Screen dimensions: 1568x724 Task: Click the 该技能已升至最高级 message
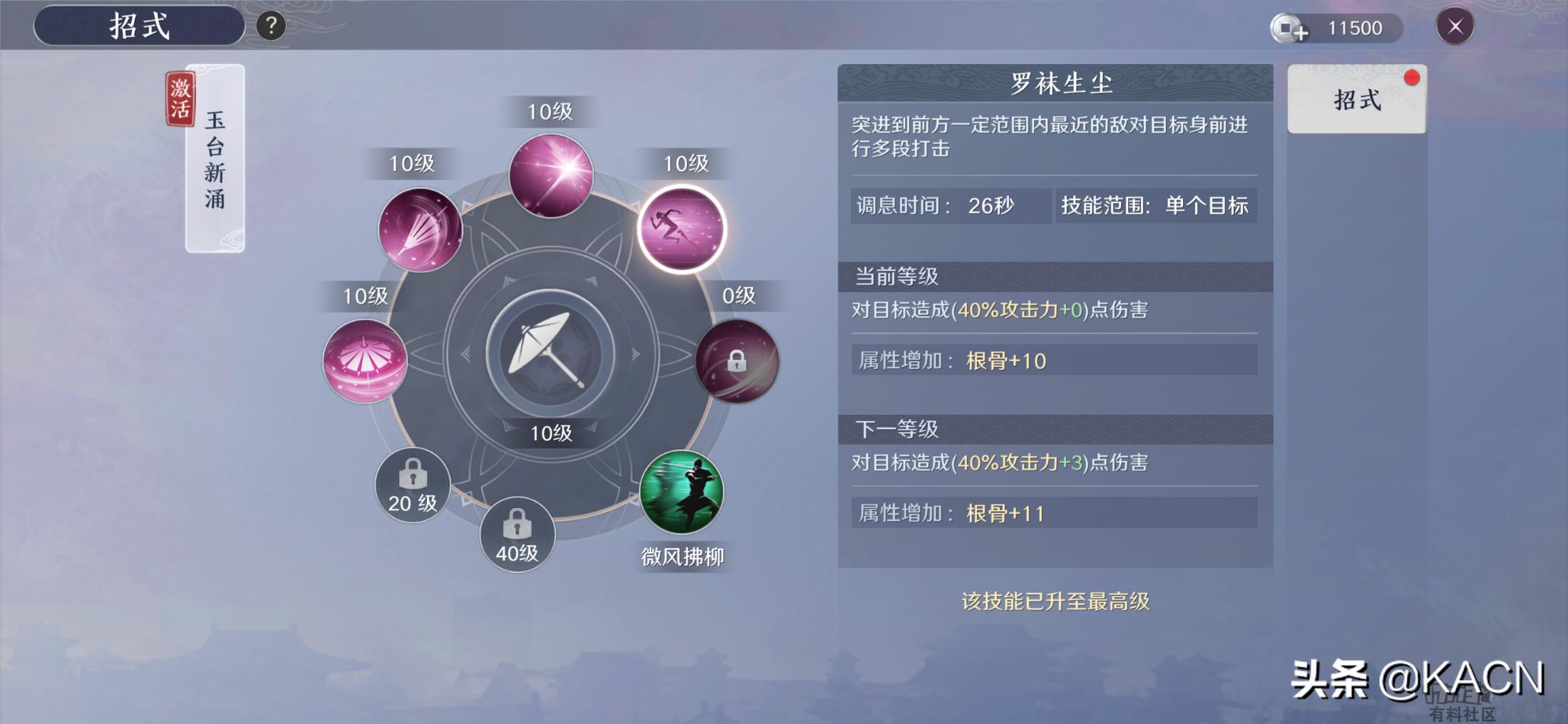point(1055,601)
